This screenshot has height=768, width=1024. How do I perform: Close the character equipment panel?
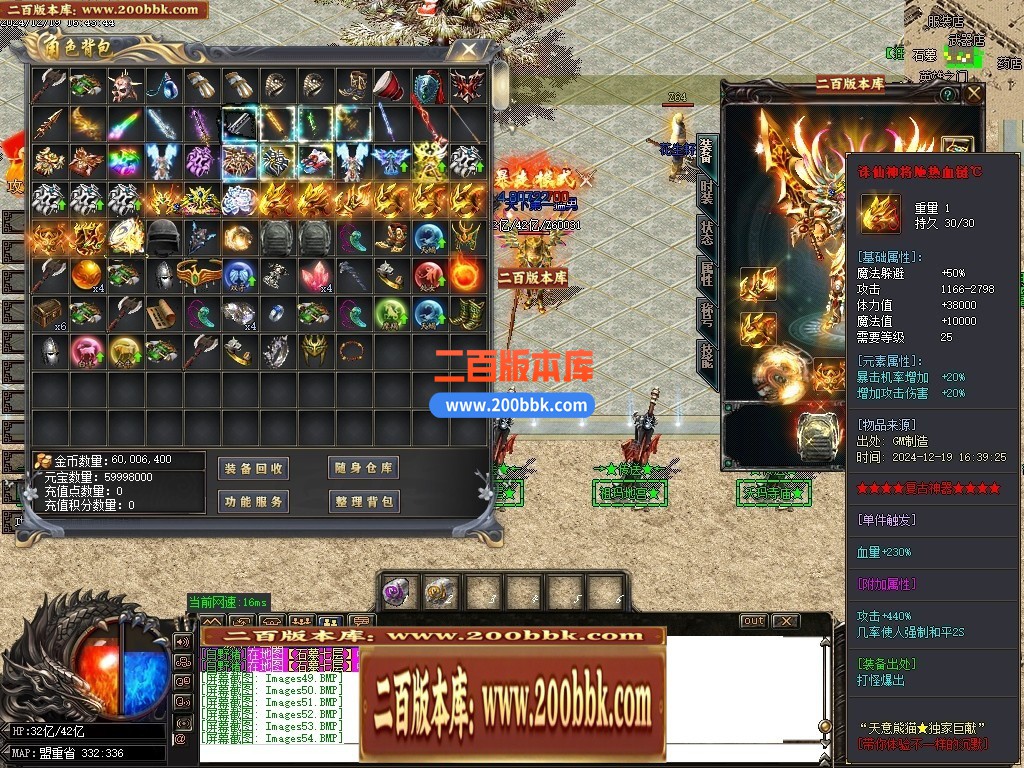click(x=973, y=94)
